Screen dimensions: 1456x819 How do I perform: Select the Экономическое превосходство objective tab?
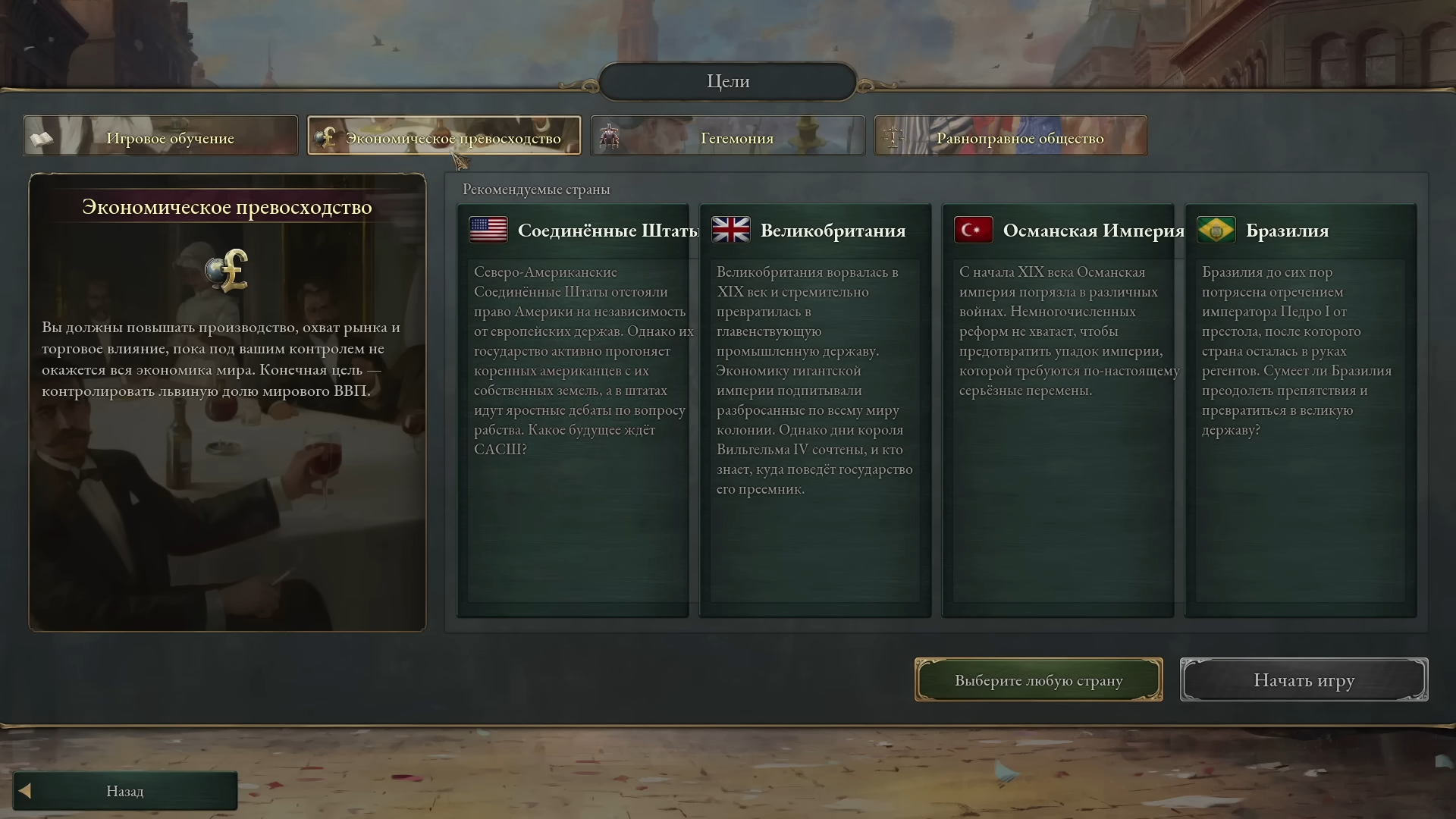click(x=444, y=136)
